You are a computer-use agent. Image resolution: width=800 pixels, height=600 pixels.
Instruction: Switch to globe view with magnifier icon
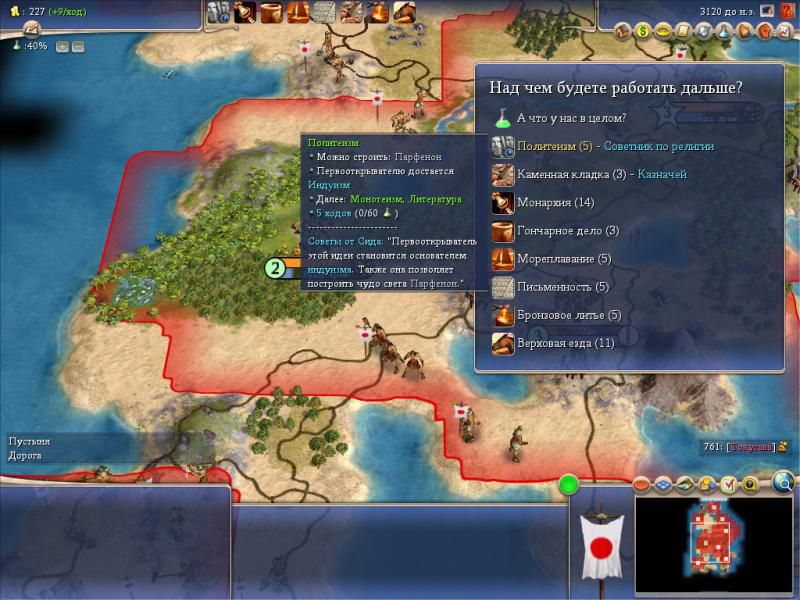[783, 485]
